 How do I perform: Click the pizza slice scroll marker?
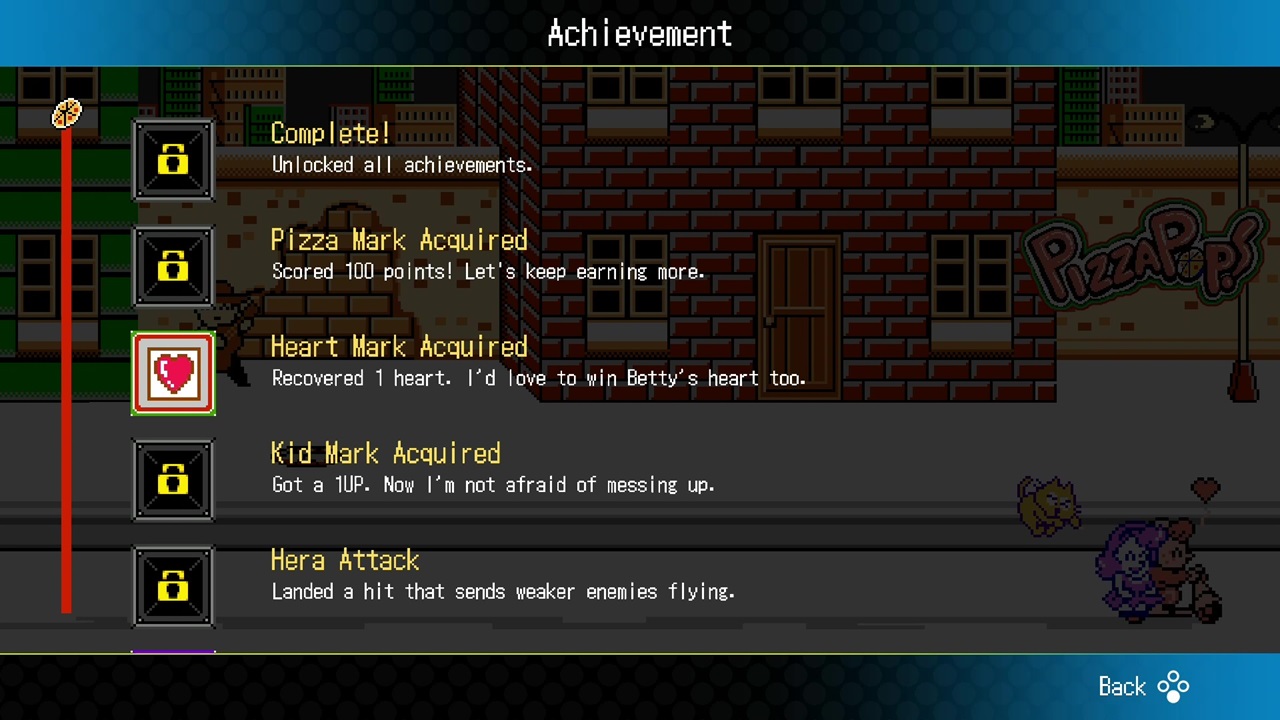65,113
